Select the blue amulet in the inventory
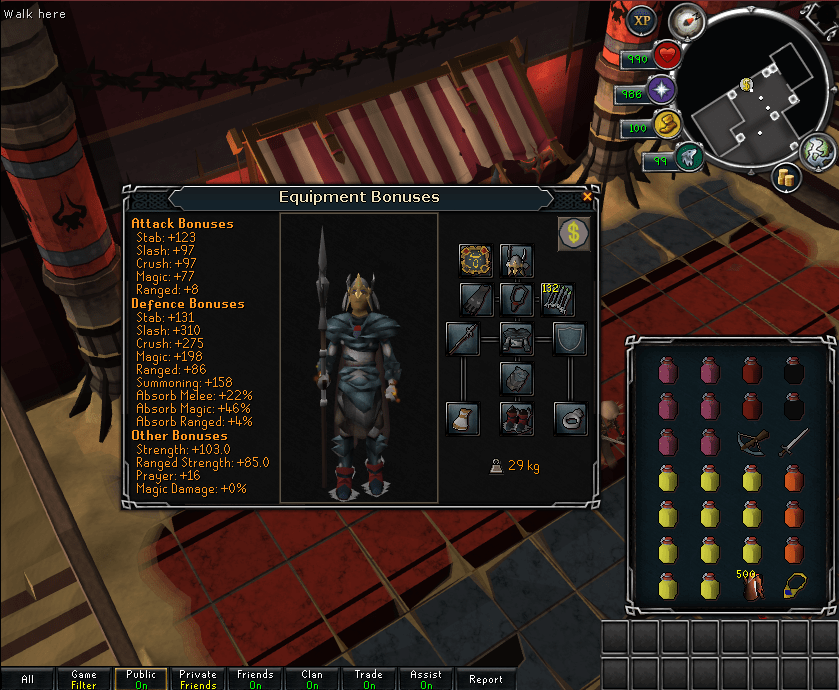839x690 pixels. (x=792, y=587)
